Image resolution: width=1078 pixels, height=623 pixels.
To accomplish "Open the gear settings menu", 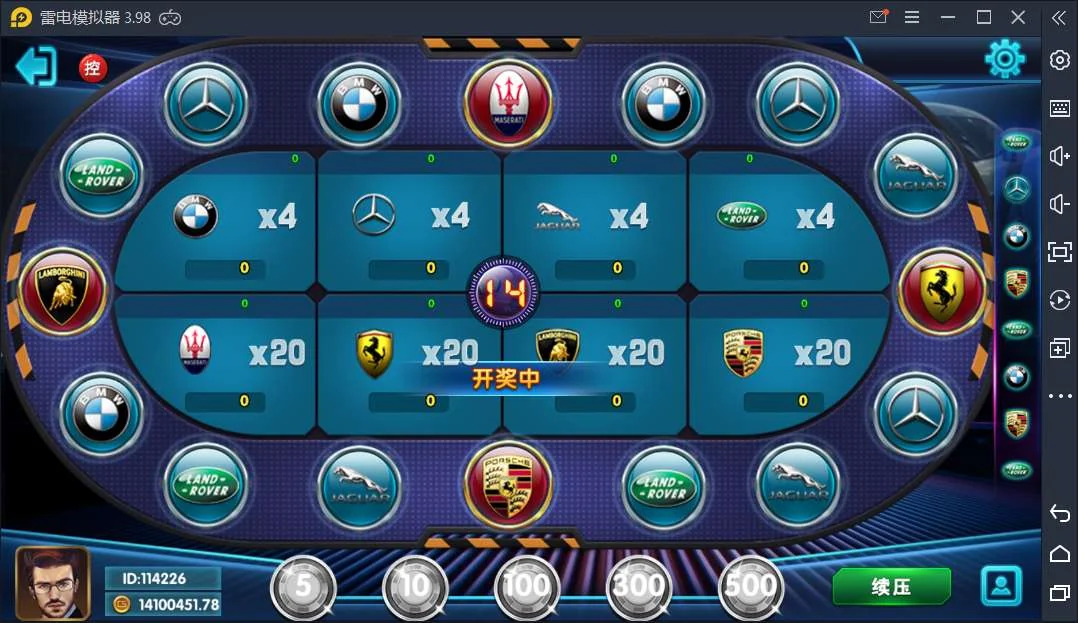I will coord(1004,59).
